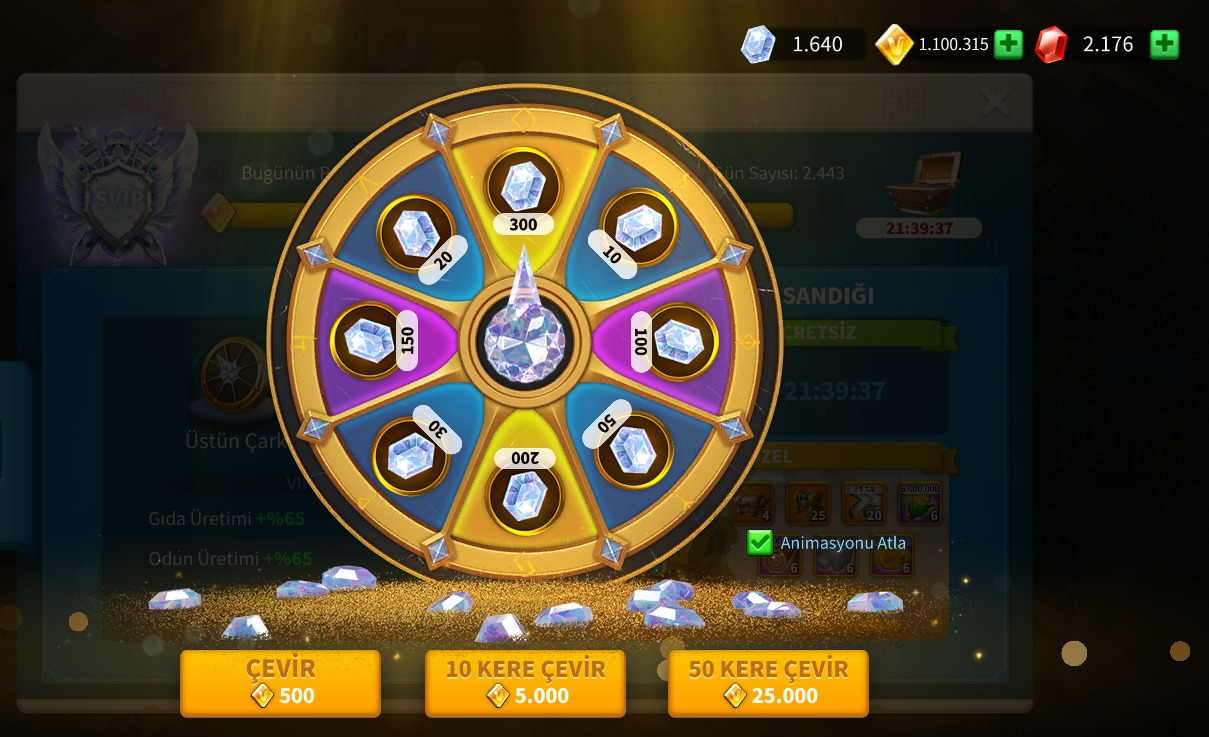1209x737 pixels.
Task: Choose the 10 KERE ÇEVİR spin button
Action: click(x=525, y=683)
